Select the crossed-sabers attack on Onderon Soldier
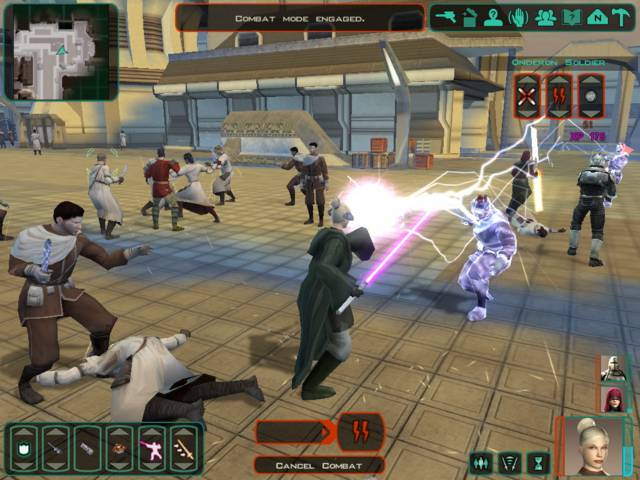The image size is (640, 480). coord(527,98)
